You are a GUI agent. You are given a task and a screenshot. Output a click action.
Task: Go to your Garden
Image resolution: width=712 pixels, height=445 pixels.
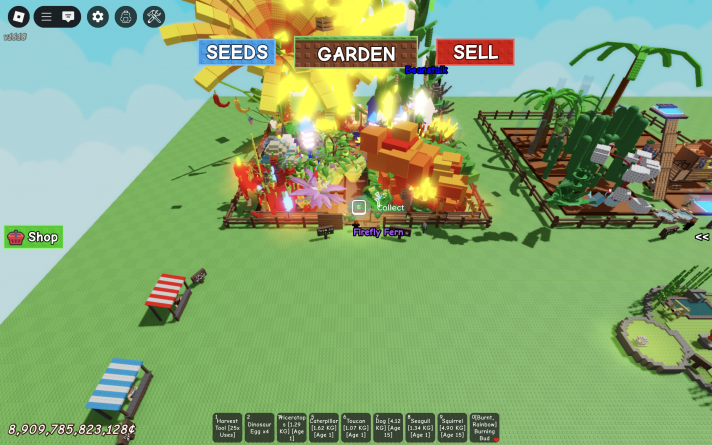356,54
